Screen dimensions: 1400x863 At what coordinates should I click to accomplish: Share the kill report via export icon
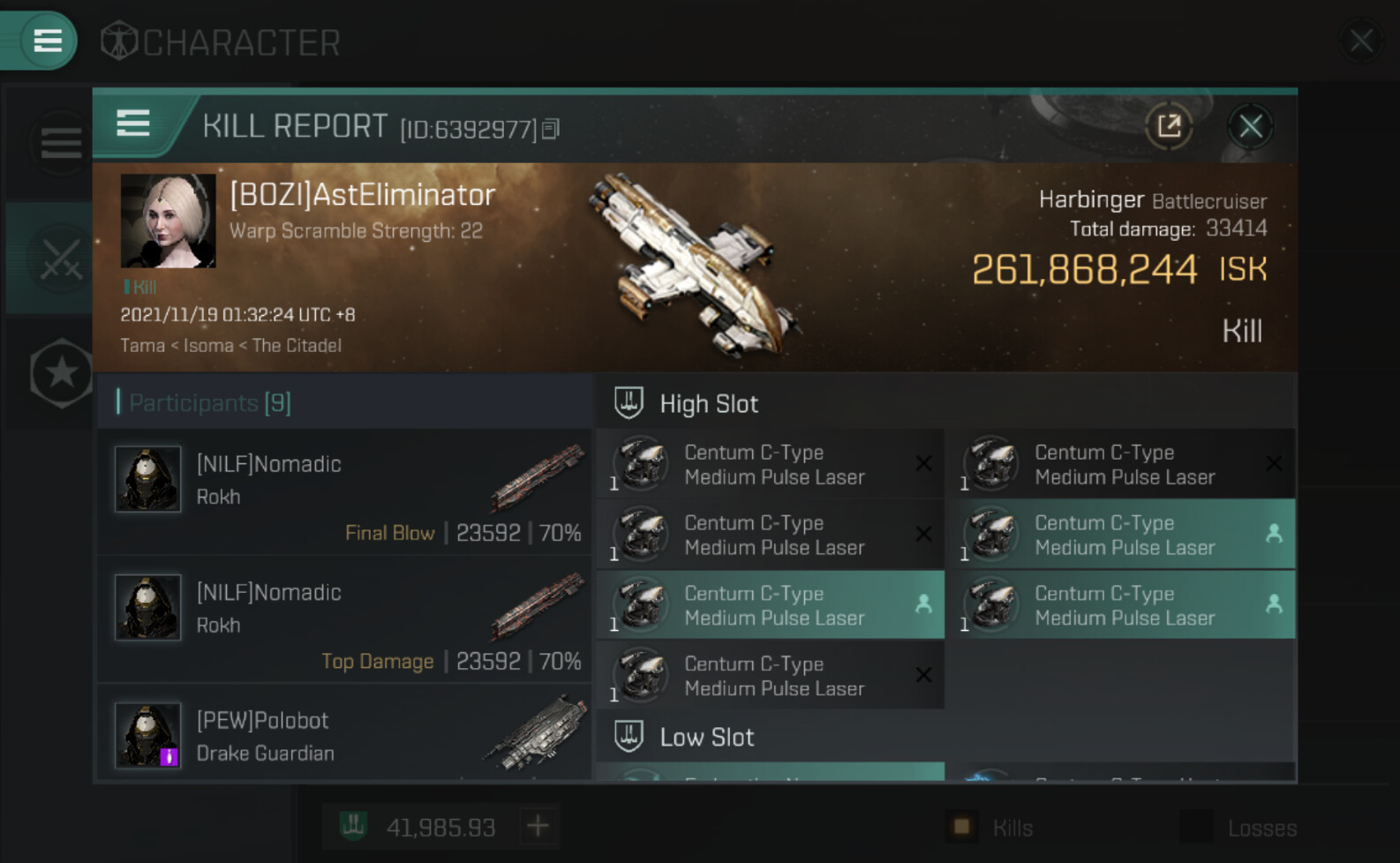tap(1169, 127)
